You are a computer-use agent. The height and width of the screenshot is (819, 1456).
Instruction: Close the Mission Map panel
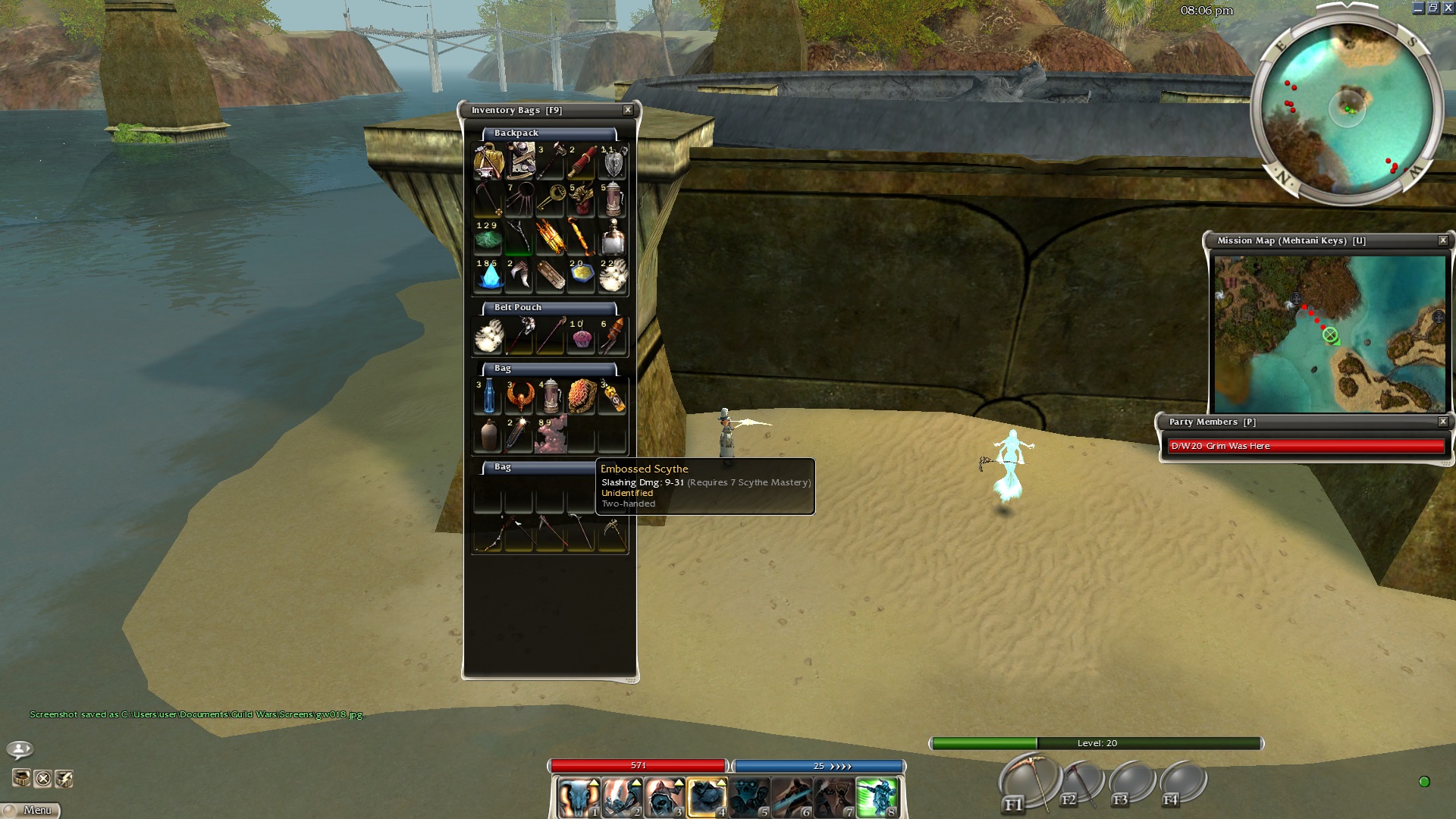click(1443, 240)
